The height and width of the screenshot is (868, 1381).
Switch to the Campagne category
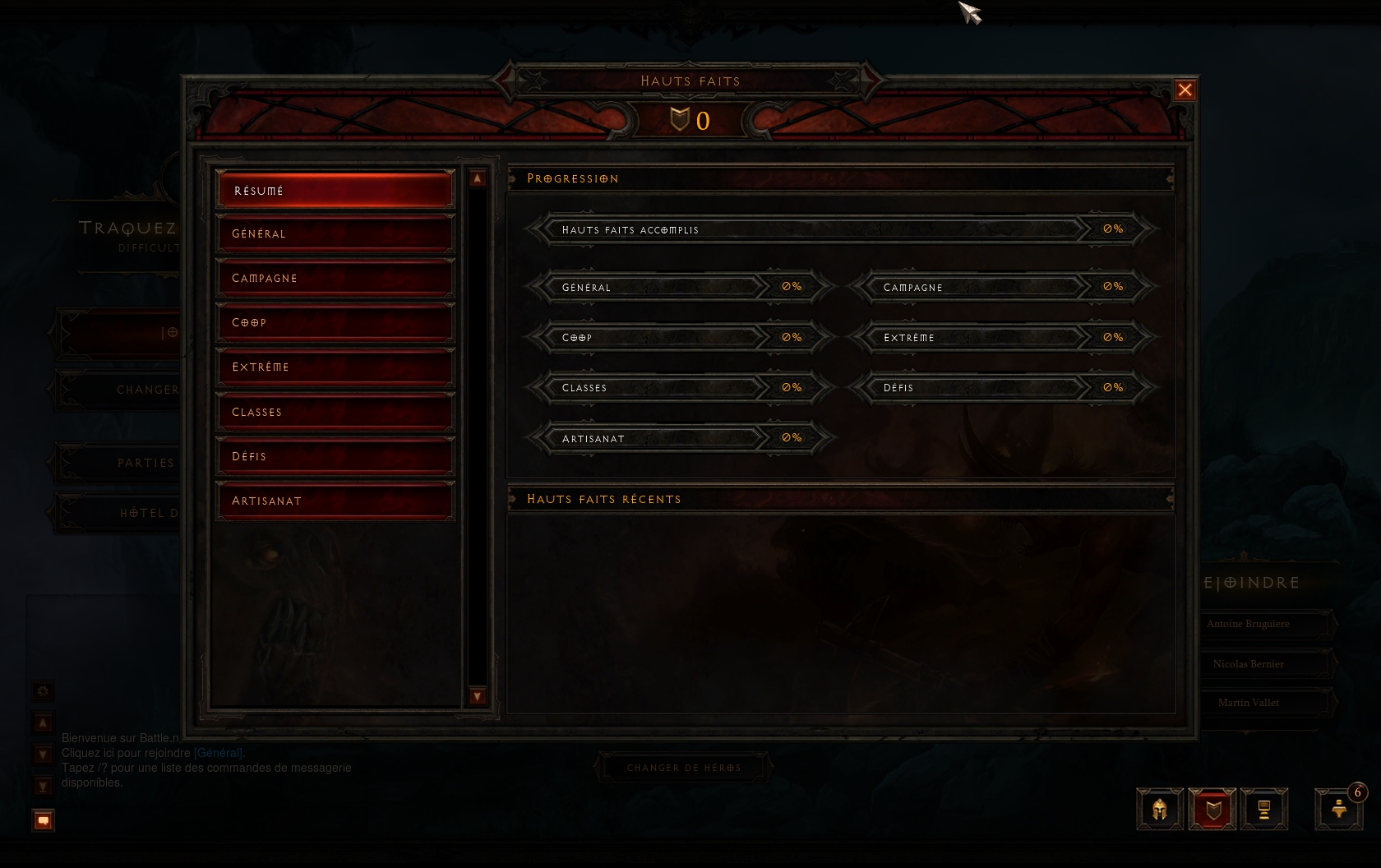(x=335, y=279)
